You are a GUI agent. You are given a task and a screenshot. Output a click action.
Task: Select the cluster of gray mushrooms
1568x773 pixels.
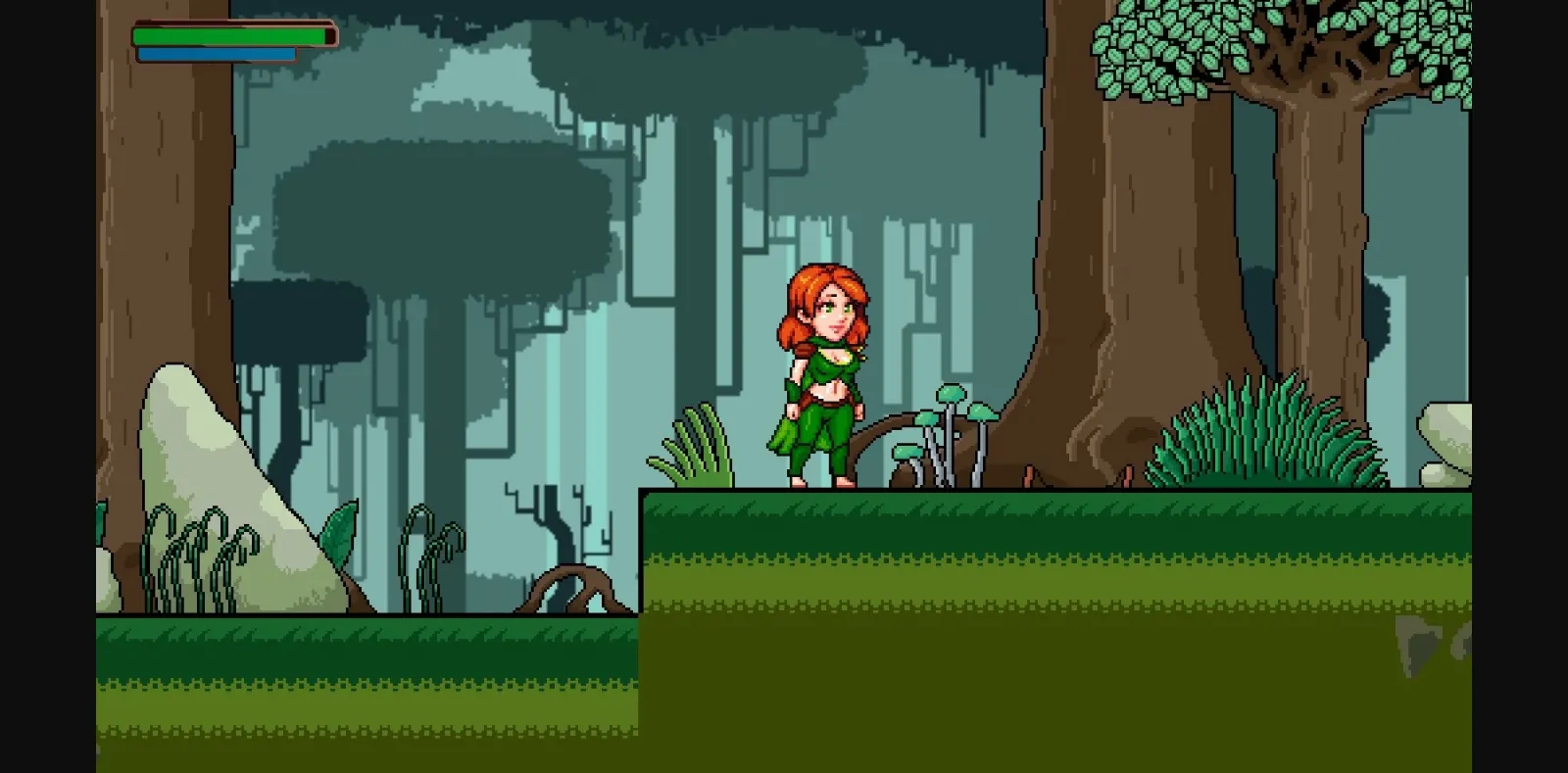(x=951, y=431)
